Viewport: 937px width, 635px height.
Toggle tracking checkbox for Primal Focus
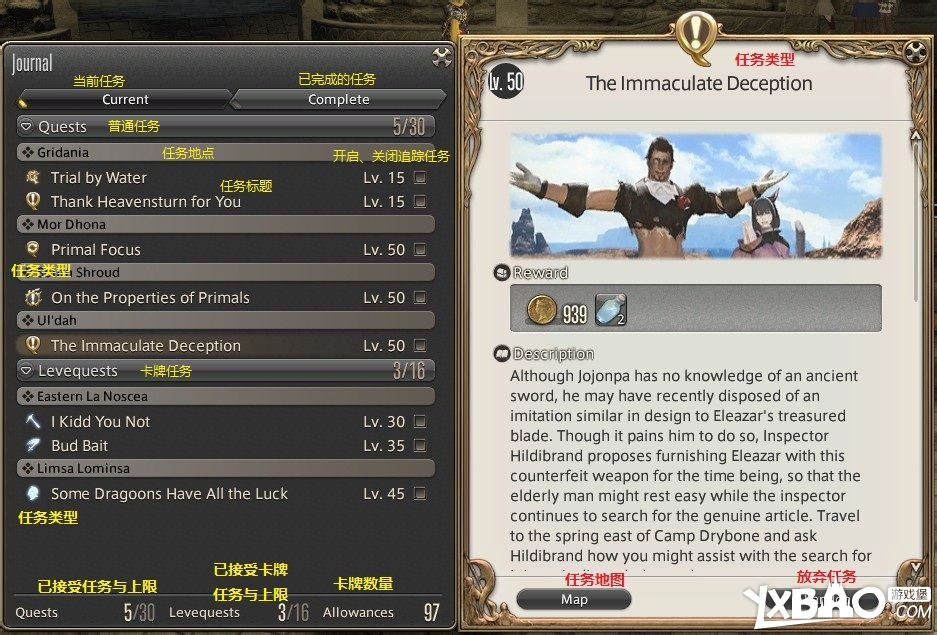(x=420, y=250)
